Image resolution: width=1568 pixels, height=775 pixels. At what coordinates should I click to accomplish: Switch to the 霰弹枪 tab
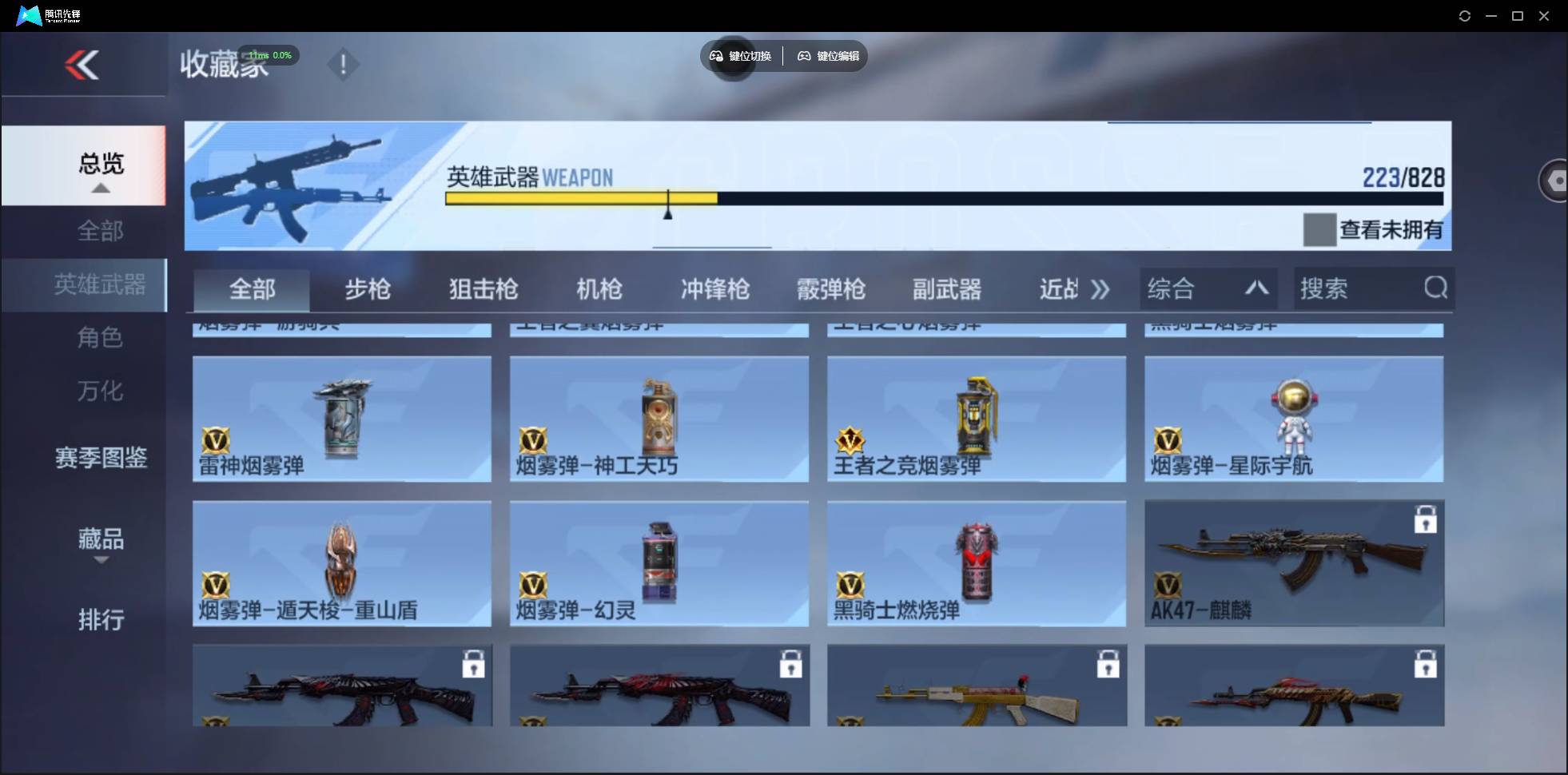tap(830, 289)
